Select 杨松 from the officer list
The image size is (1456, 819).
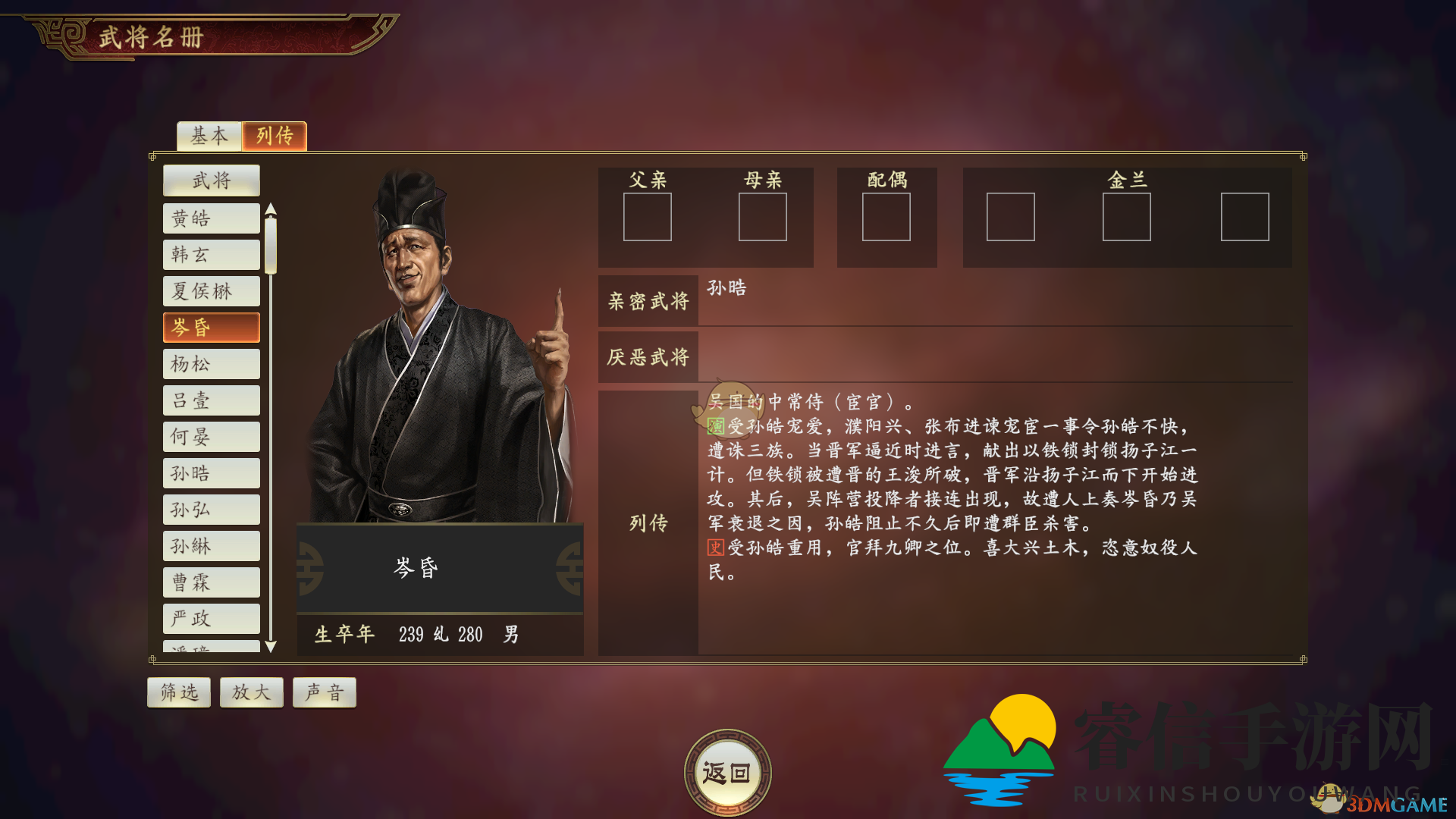211,364
